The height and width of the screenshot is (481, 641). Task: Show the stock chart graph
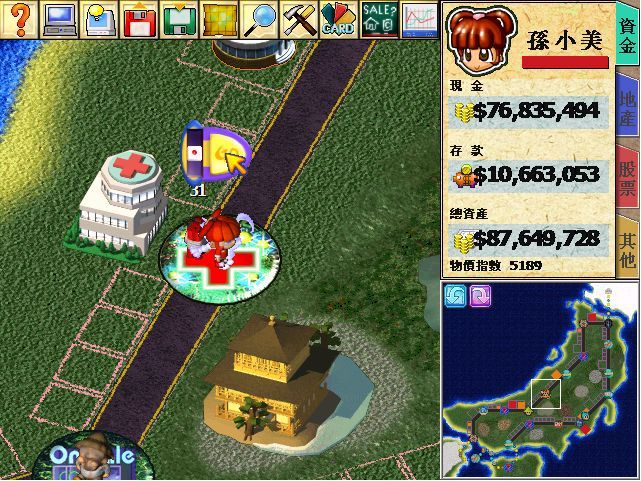[x=419, y=19]
